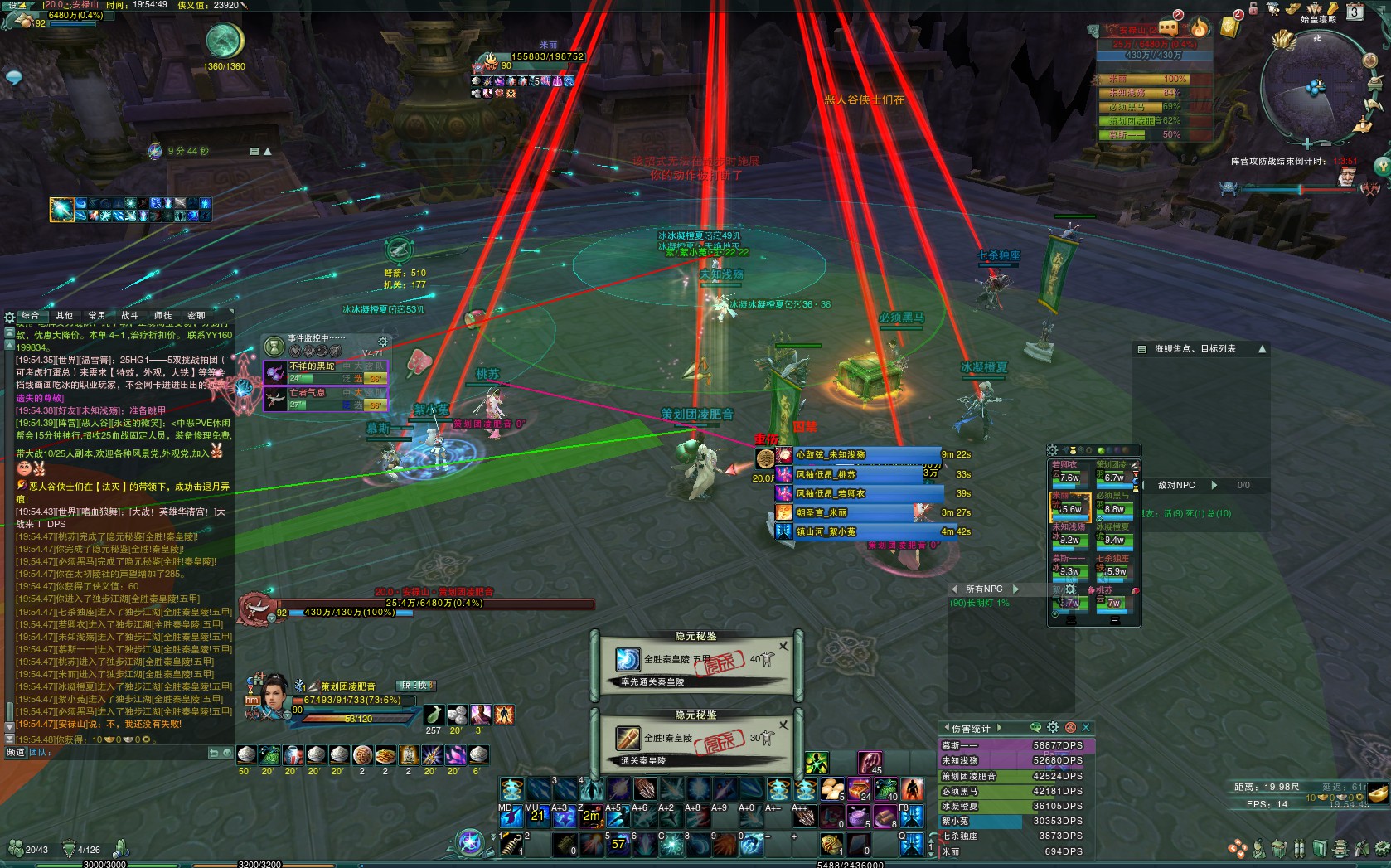The width and height of the screenshot is (1391, 868).
Task: Close the 全胜秦皇陵!五甲 achievement popup
Action: pyautogui.click(x=783, y=646)
